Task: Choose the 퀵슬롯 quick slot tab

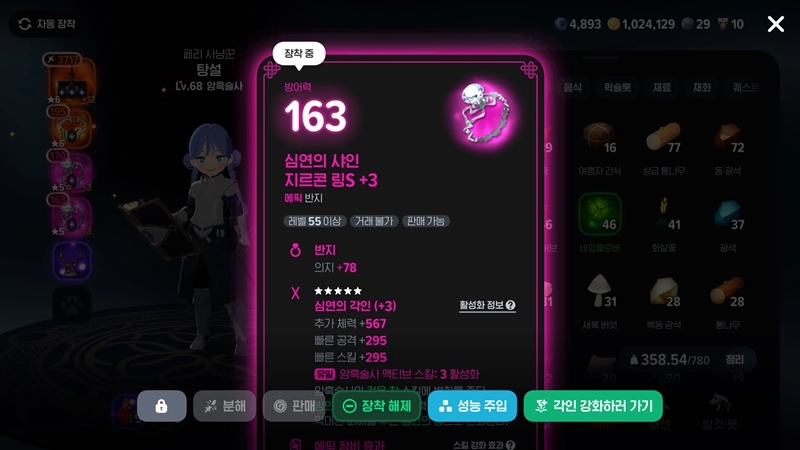Action: [x=617, y=88]
